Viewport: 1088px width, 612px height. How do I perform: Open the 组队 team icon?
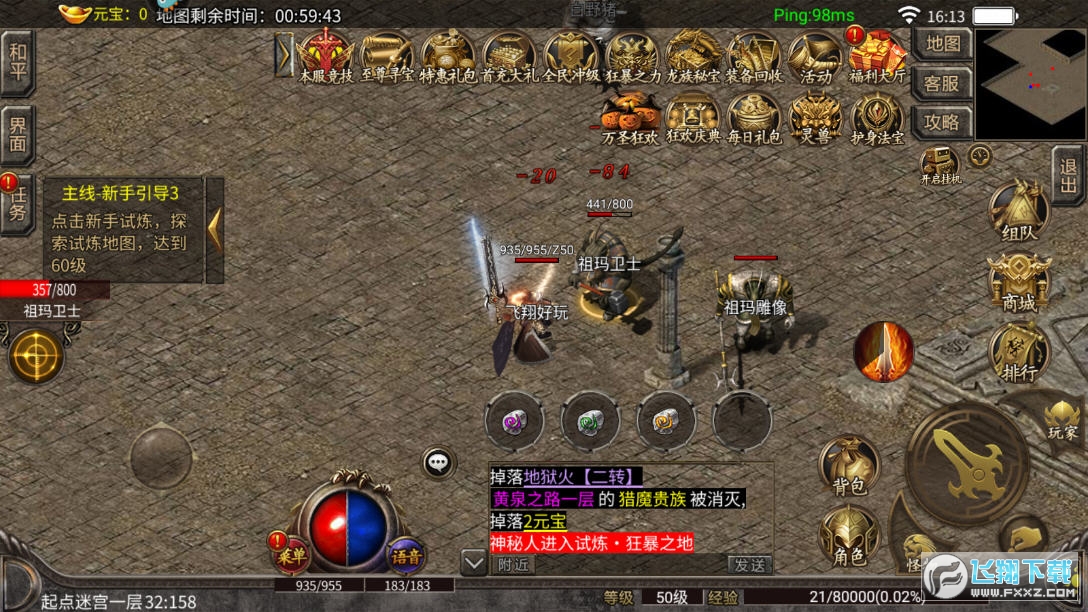(1018, 212)
